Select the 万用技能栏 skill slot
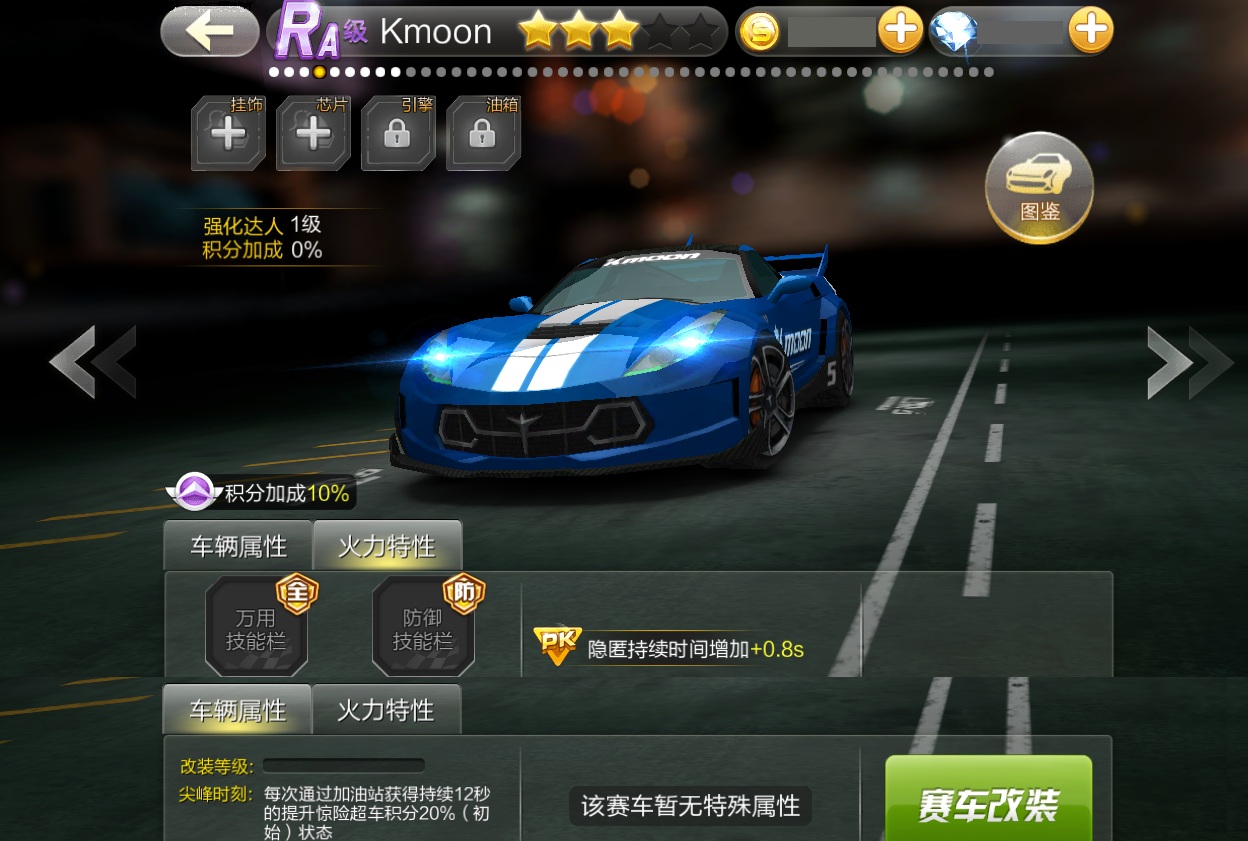 pos(257,627)
